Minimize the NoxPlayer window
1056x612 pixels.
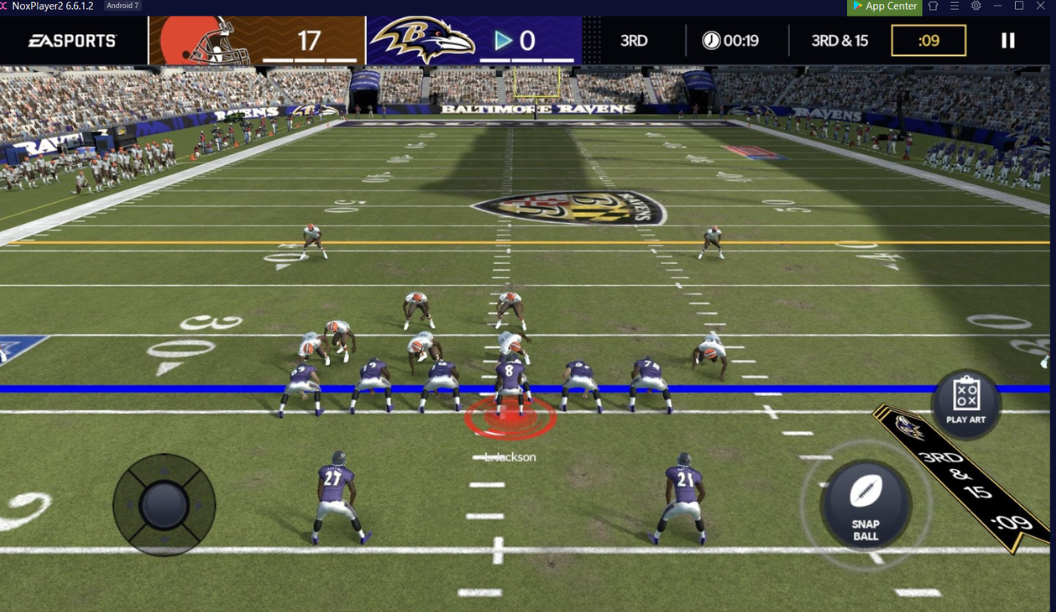tap(998, 6)
